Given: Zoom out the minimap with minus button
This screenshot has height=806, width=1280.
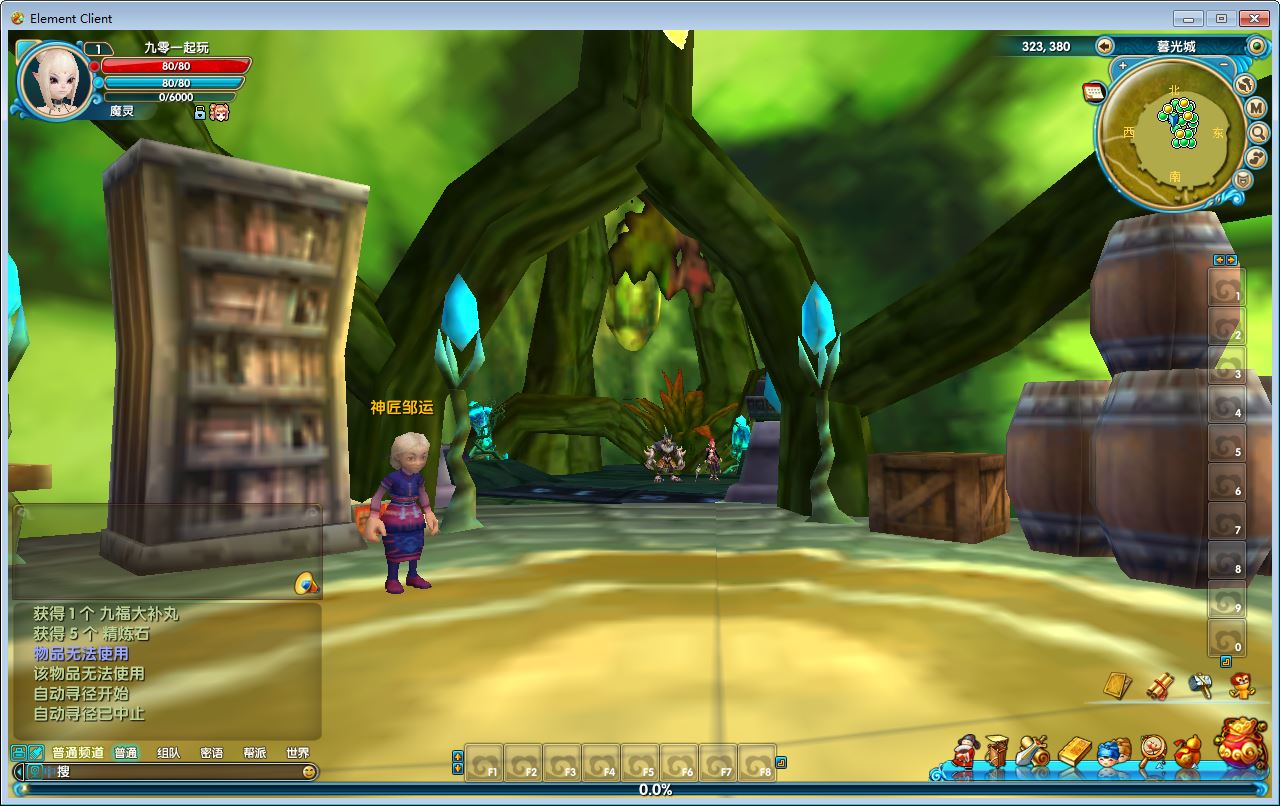Looking at the screenshot, I should [x=1224, y=66].
